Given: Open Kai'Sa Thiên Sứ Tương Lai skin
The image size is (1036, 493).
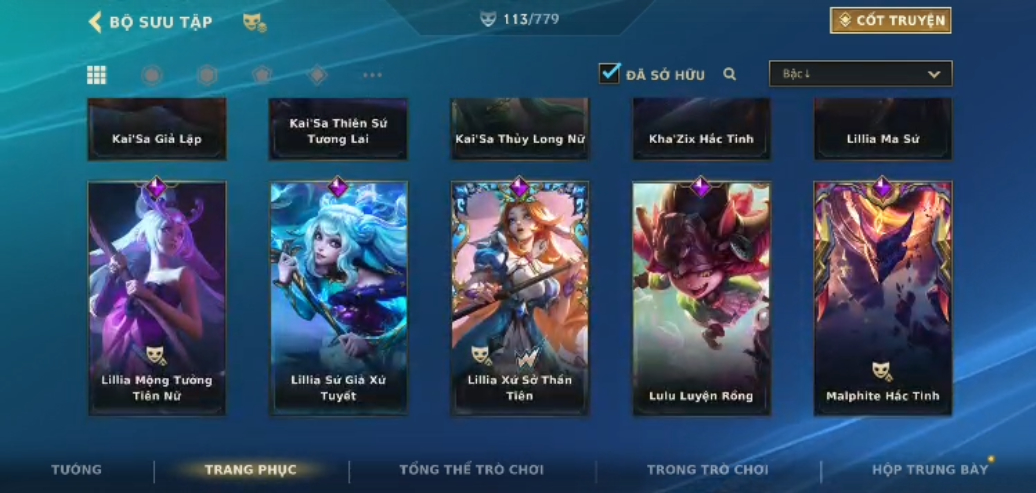Looking at the screenshot, I should [338, 130].
